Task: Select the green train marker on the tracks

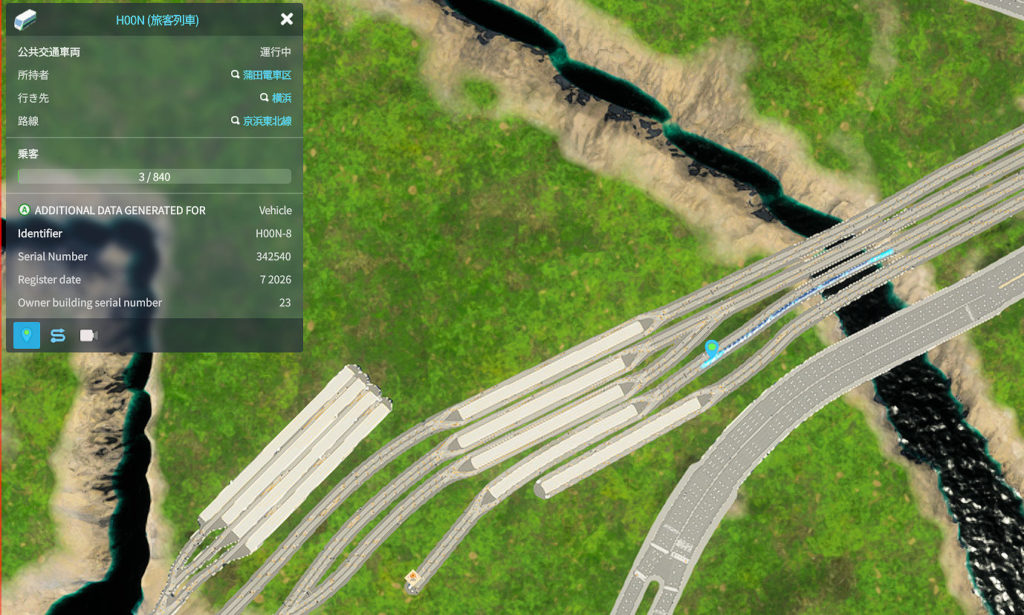Action: [711, 348]
